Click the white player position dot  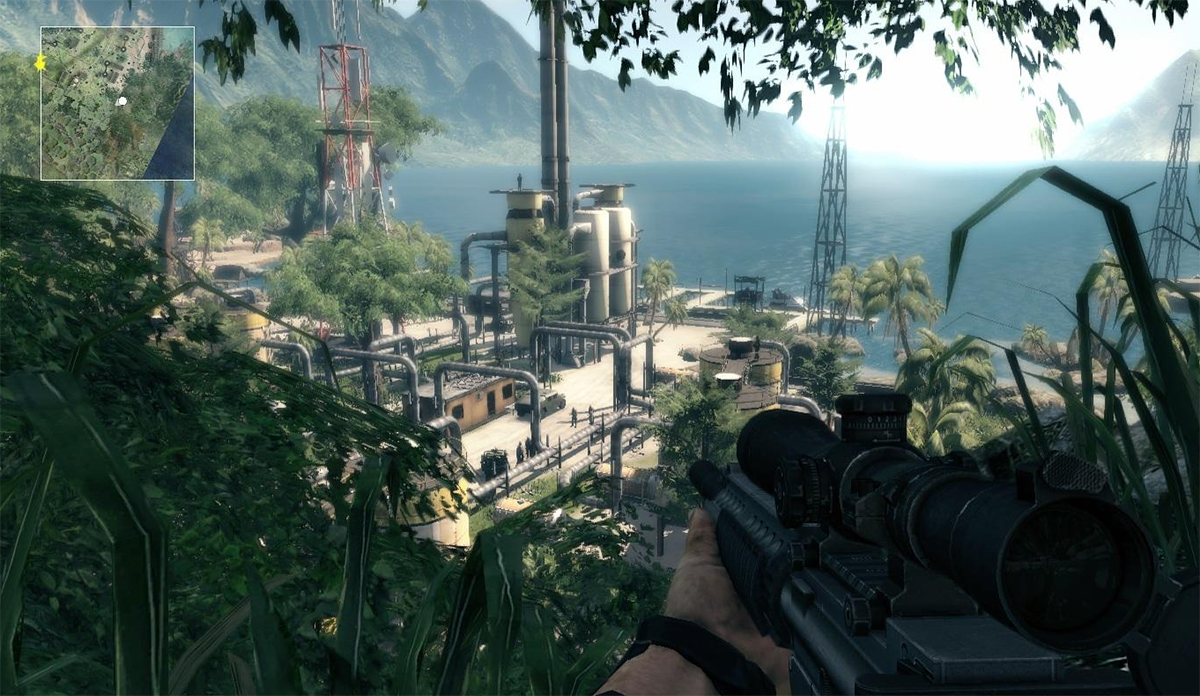pos(121,101)
